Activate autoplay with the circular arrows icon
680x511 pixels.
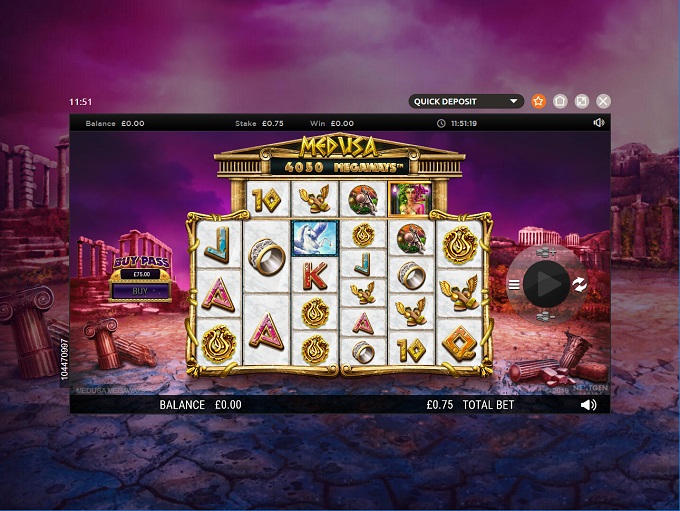point(579,285)
